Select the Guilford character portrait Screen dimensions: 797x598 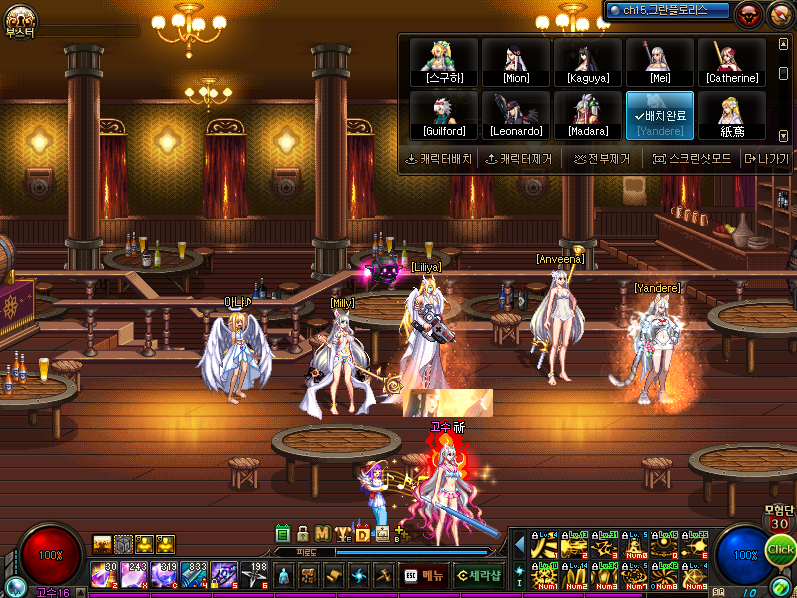click(444, 116)
